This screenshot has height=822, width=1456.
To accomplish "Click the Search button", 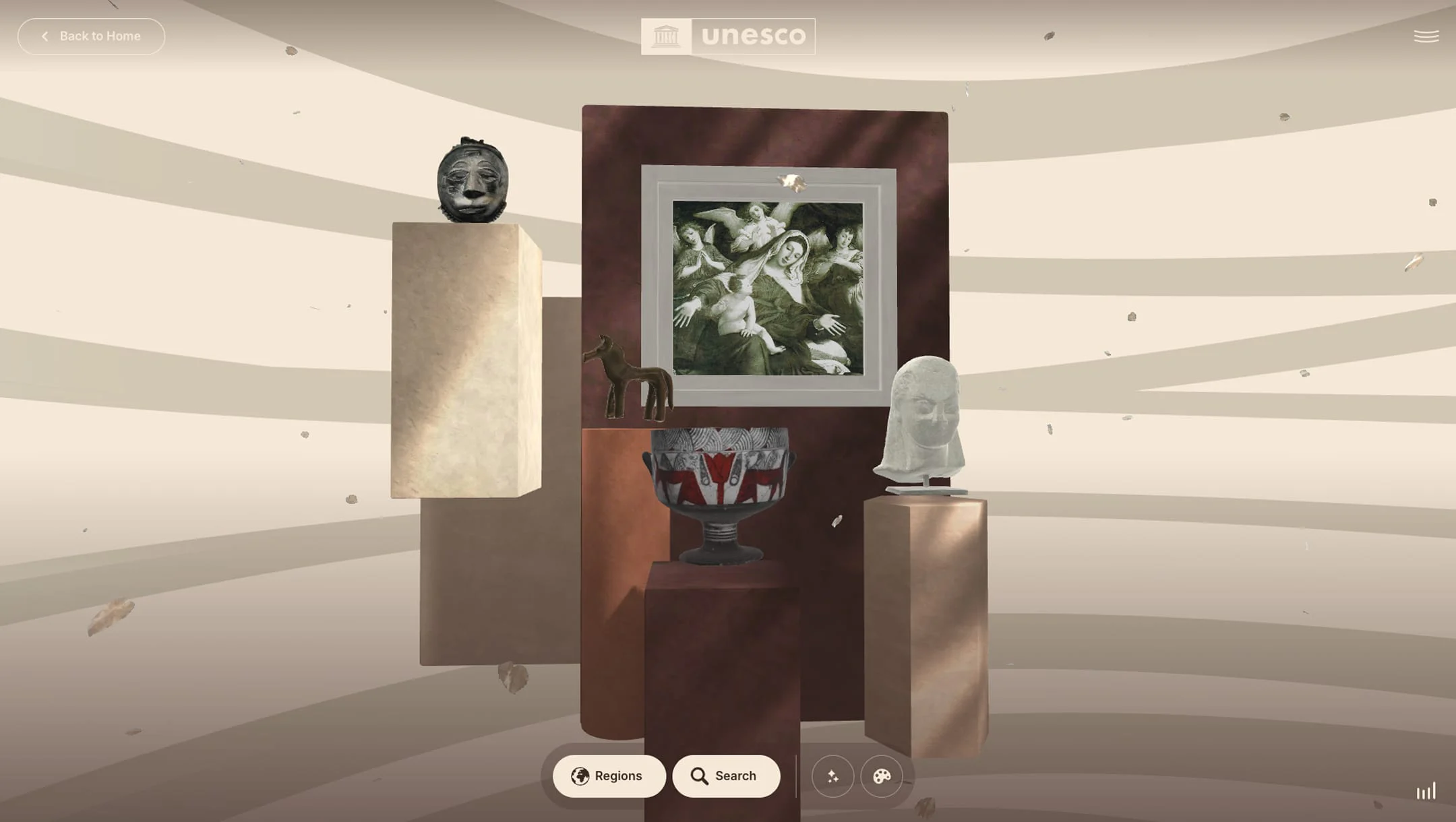I will [x=726, y=776].
